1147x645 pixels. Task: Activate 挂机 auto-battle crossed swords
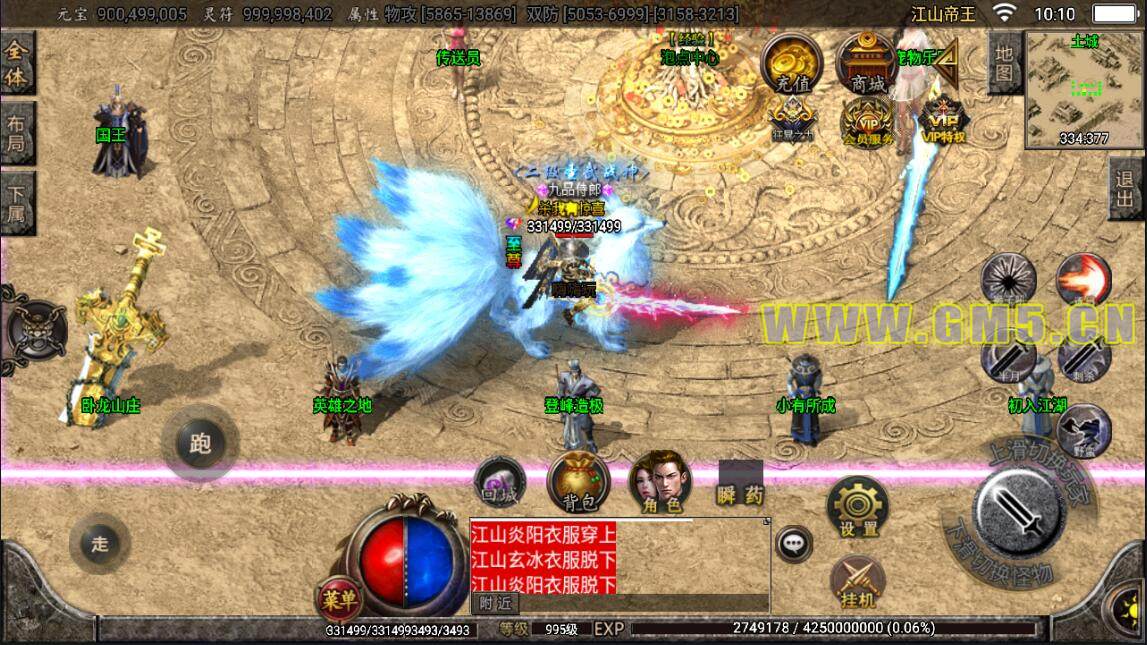click(857, 582)
